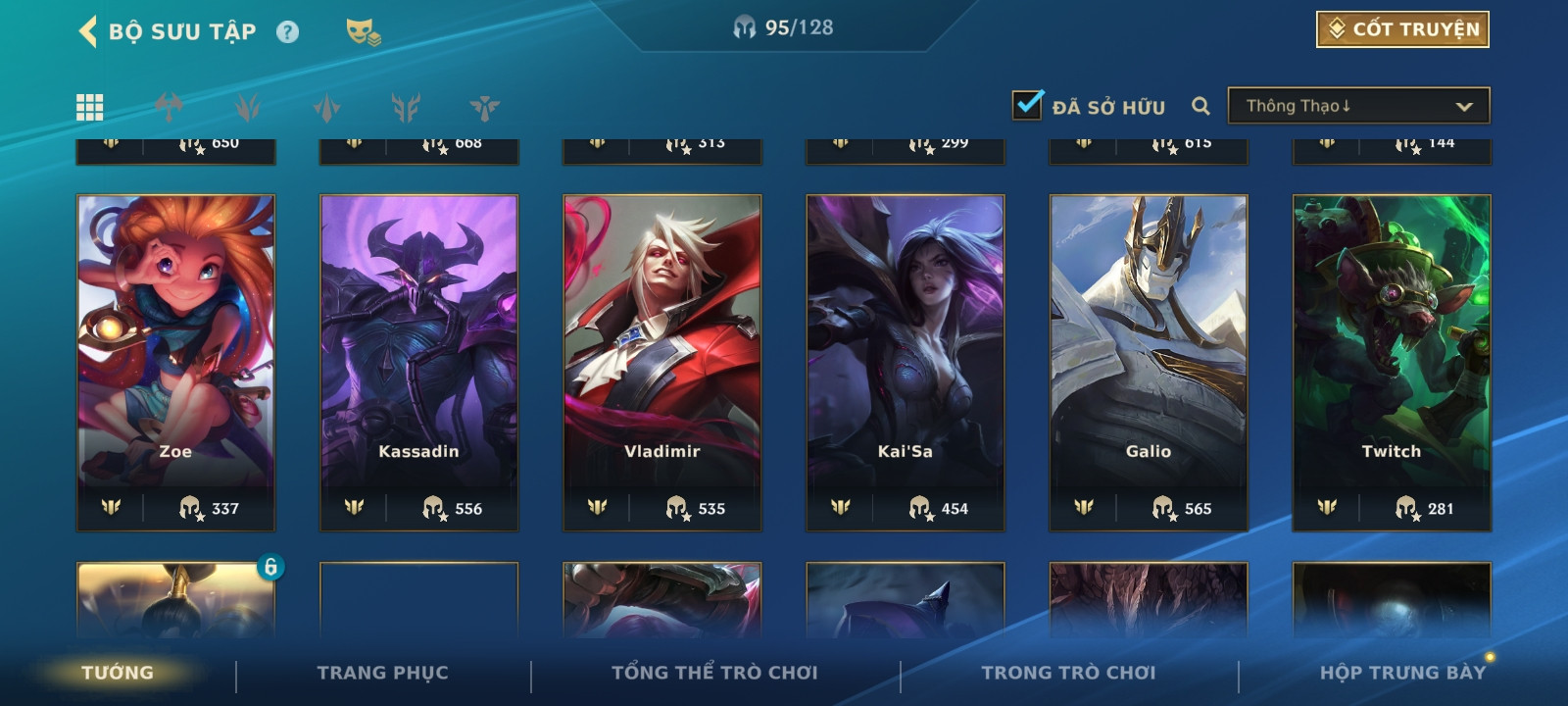Pick the Galio champion card

(x=1149, y=362)
